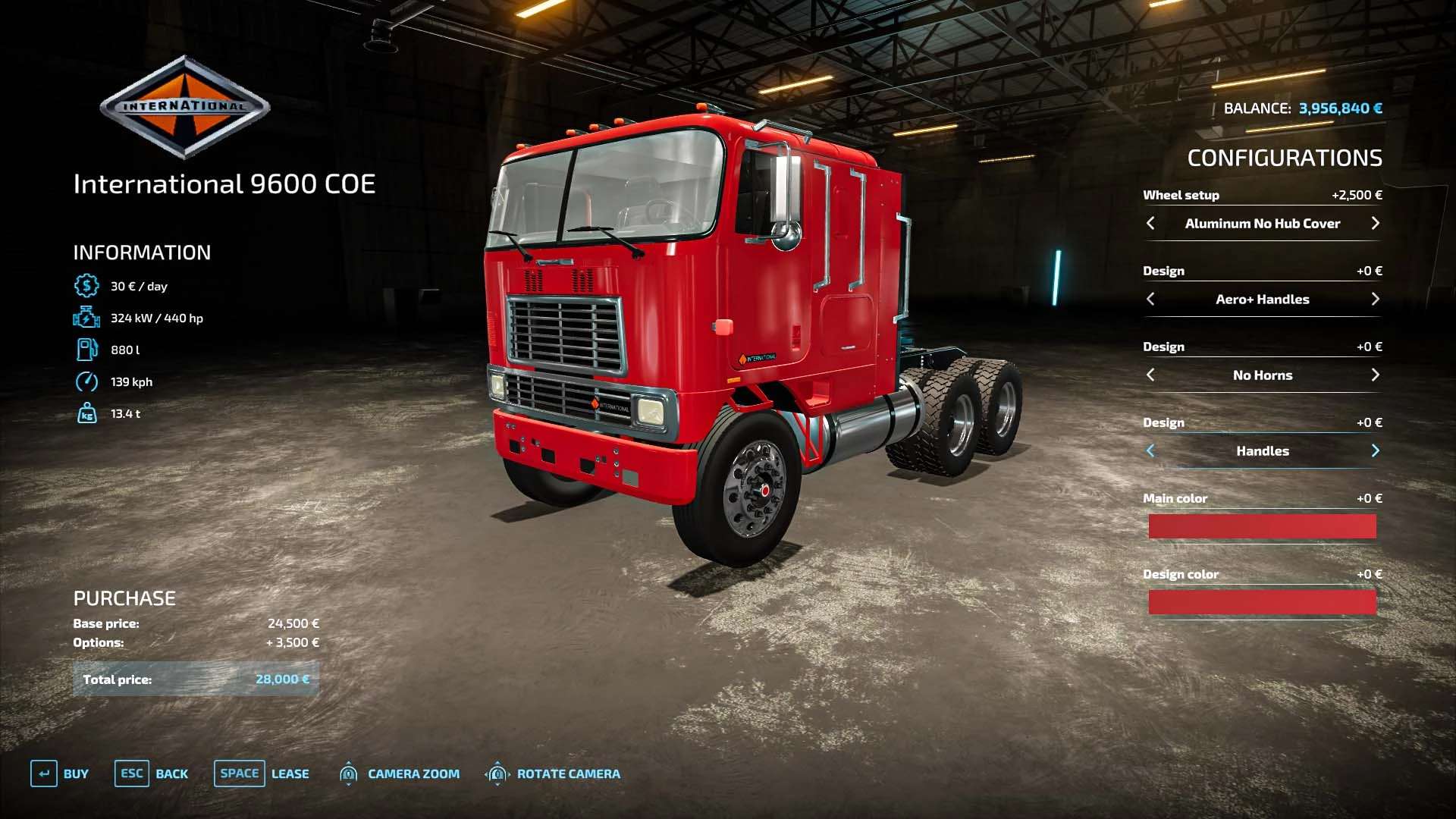
Task: Open the Main color swatch
Action: coord(1262,526)
